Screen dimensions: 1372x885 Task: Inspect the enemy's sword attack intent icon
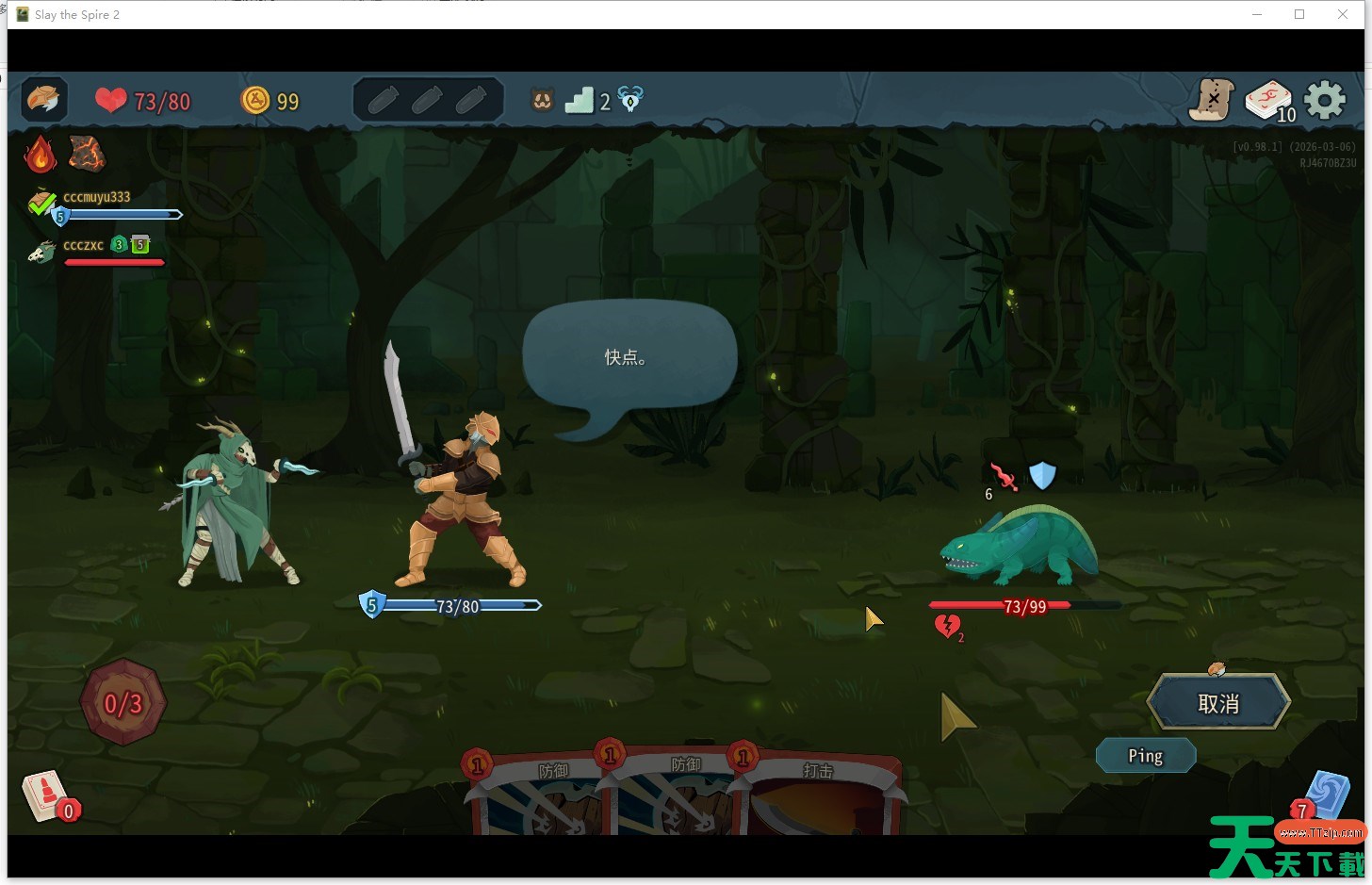(1004, 479)
